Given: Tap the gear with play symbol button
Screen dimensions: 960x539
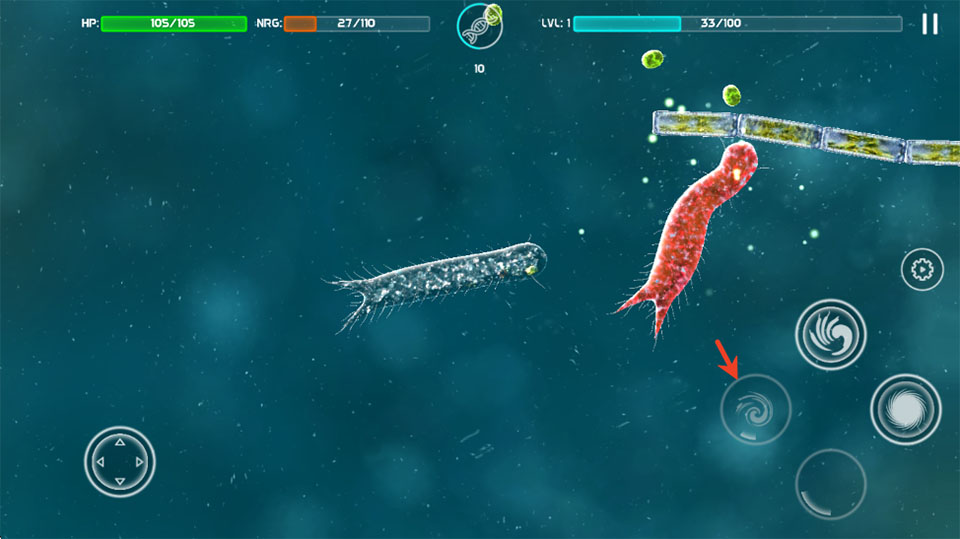Looking at the screenshot, I should [x=922, y=269].
